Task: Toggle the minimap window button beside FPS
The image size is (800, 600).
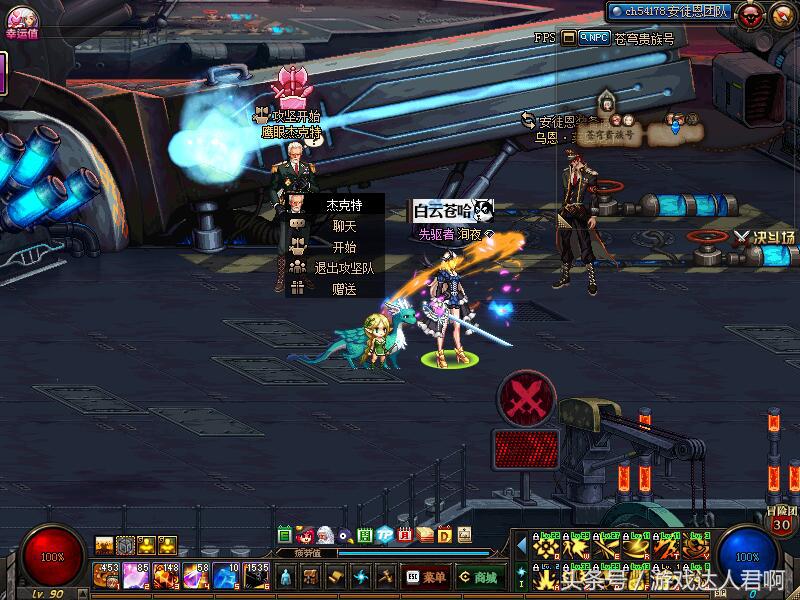Action: pyautogui.click(x=569, y=38)
